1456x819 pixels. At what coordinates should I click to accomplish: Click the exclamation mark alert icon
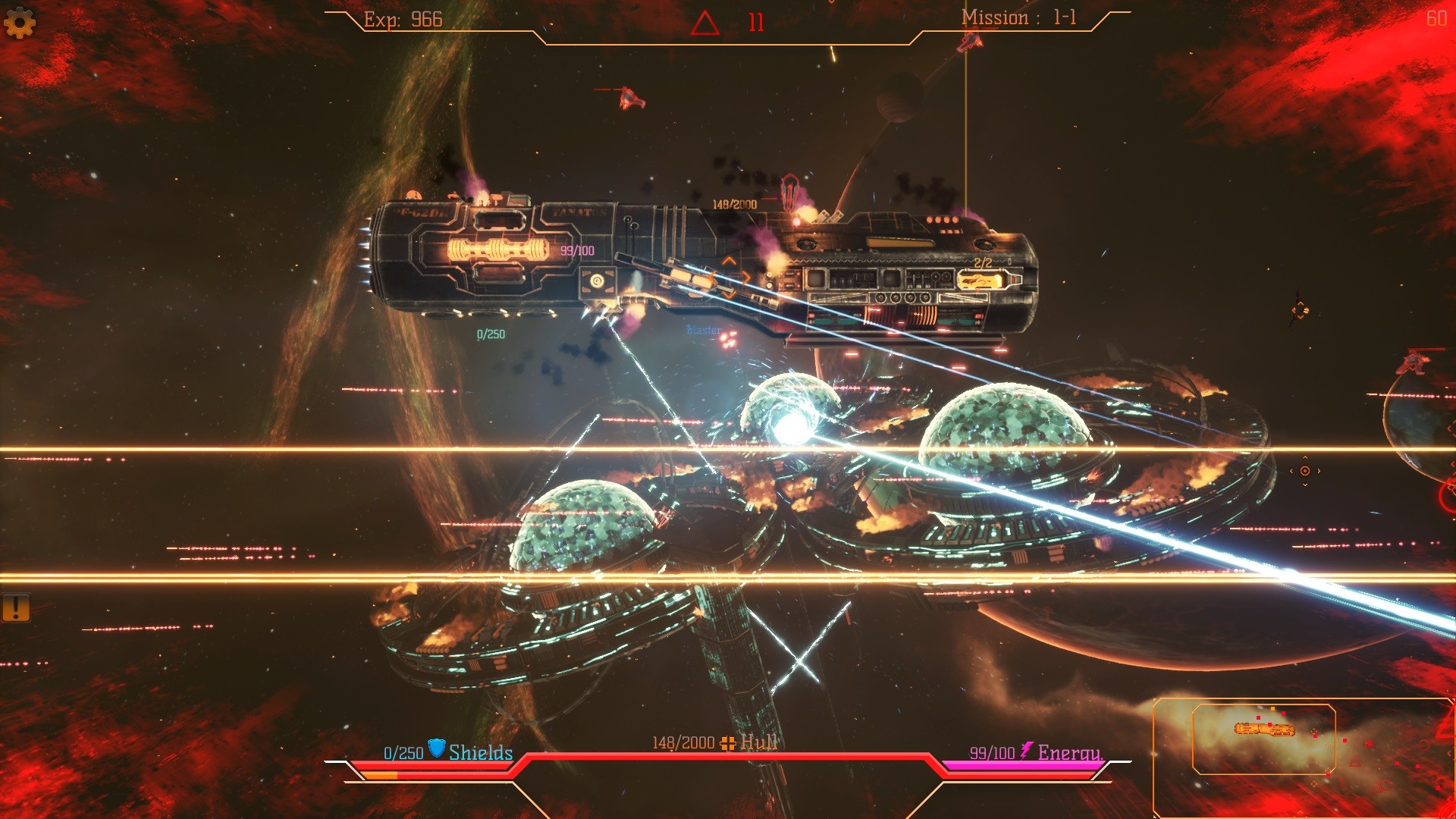click(16, 607)
